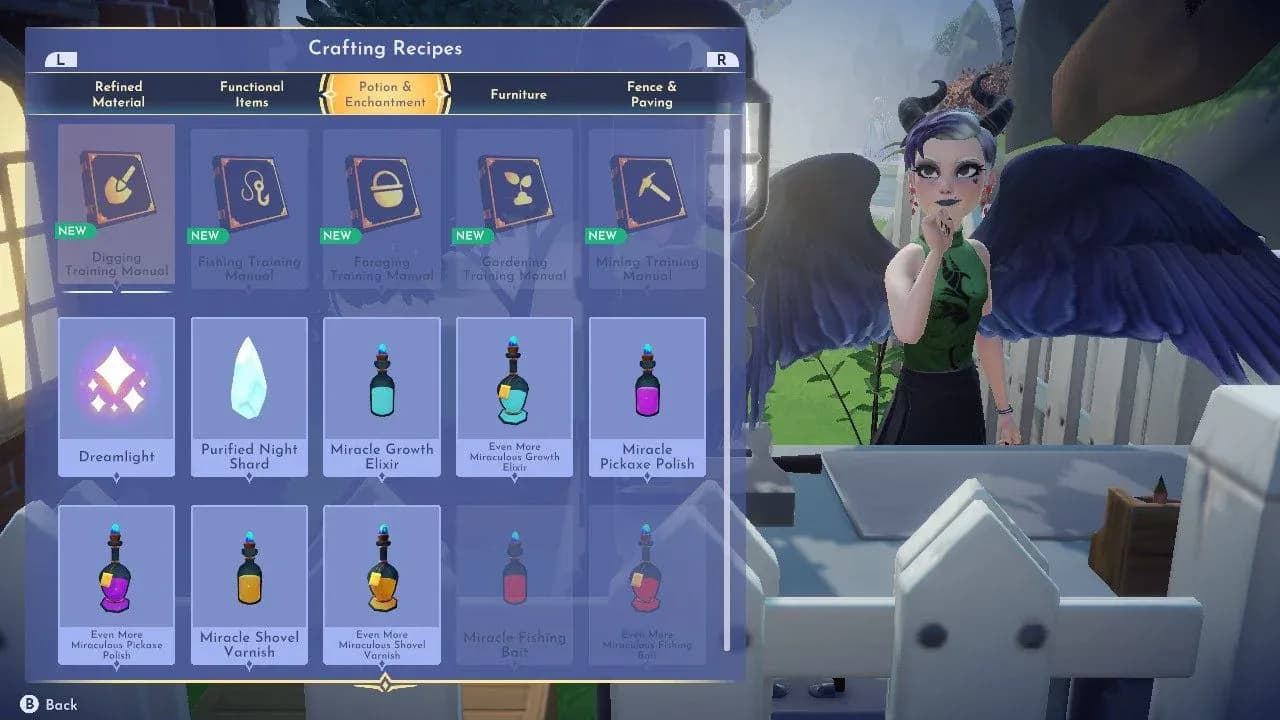Select the Miracle Pickaxe Polish recipe
Screen dimensions: 1280x720
(647, 396)
